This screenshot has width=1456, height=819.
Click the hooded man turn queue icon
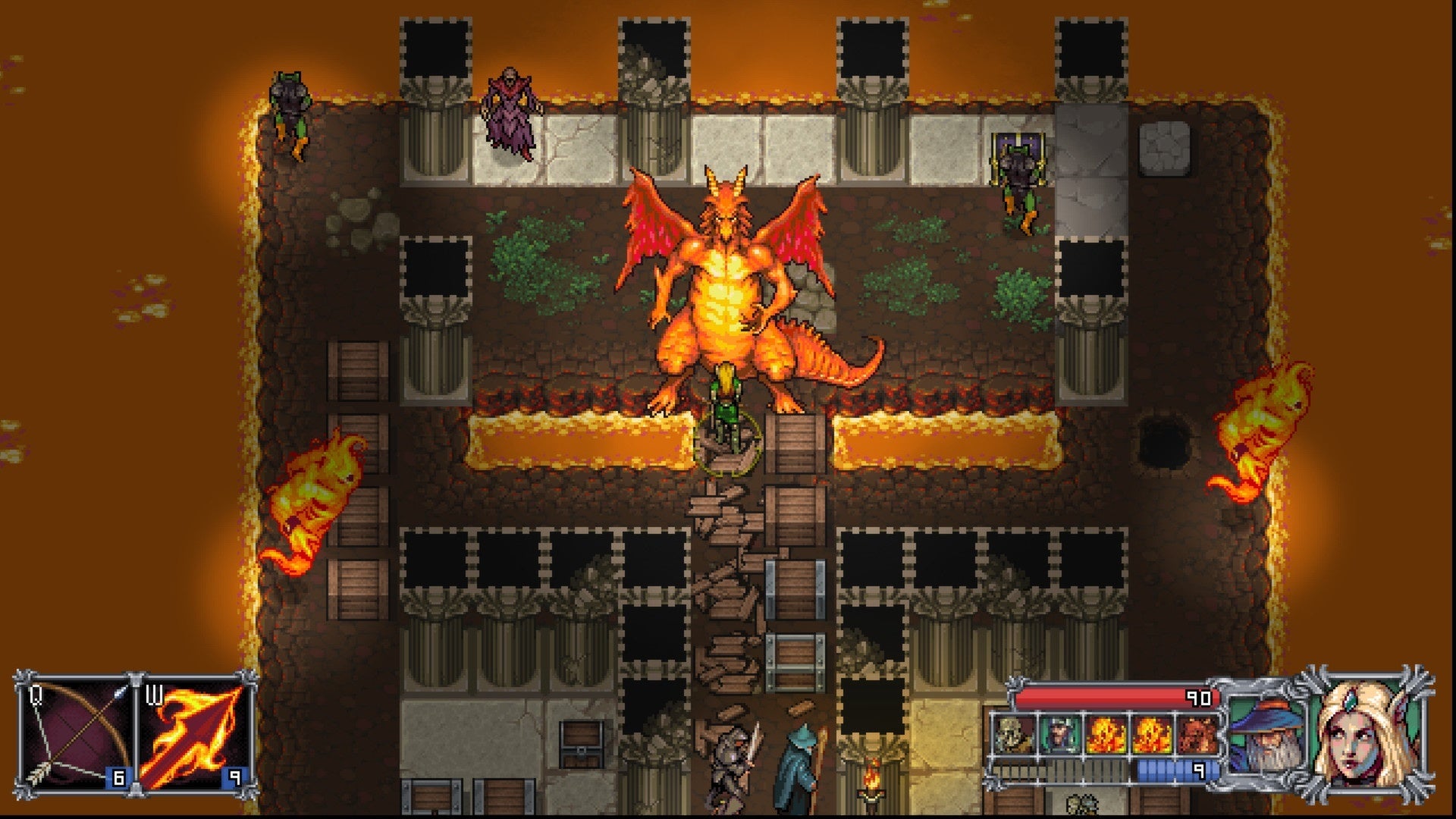(1059, 734)
